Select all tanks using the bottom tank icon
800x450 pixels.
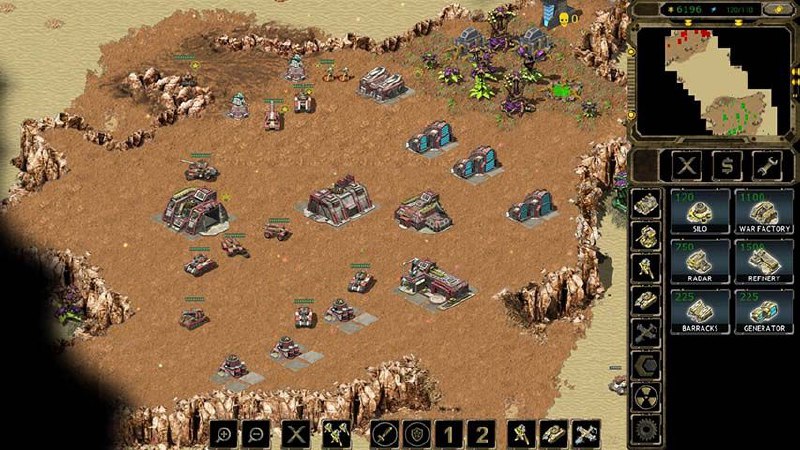[x=553, y=434]
